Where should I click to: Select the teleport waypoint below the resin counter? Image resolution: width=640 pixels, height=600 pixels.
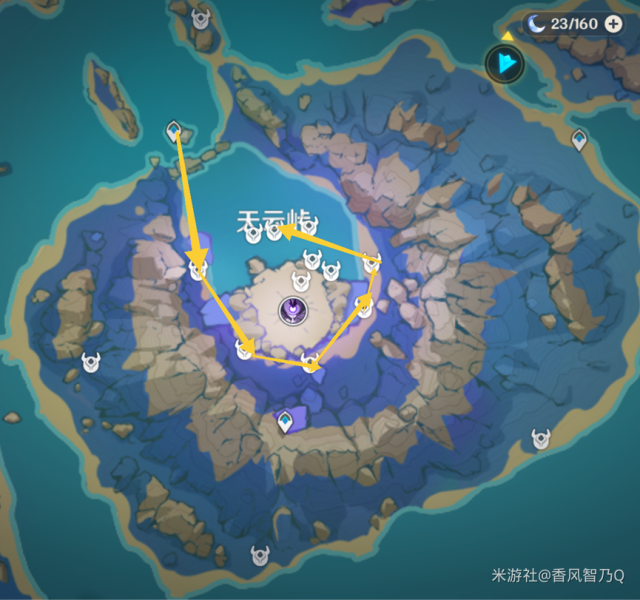tap(578, 140)
